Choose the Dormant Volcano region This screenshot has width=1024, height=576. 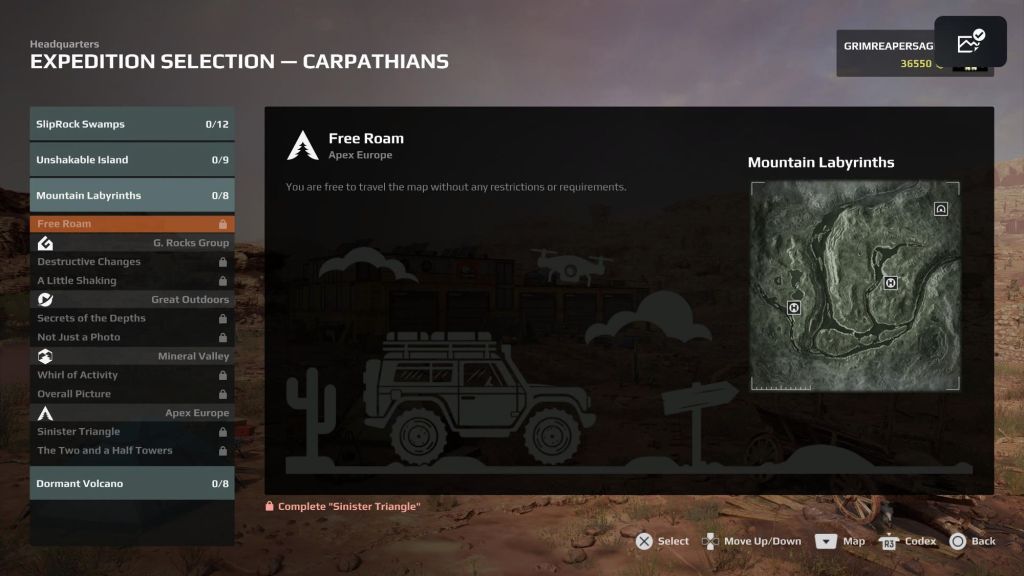point(132,484)
